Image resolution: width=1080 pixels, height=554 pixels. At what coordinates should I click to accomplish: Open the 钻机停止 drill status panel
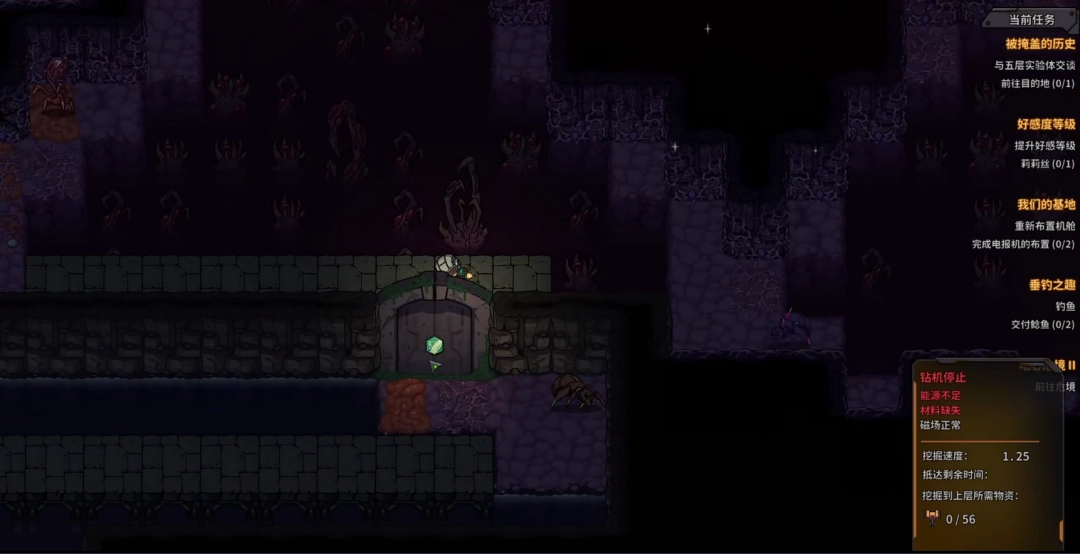coord(943,378)
